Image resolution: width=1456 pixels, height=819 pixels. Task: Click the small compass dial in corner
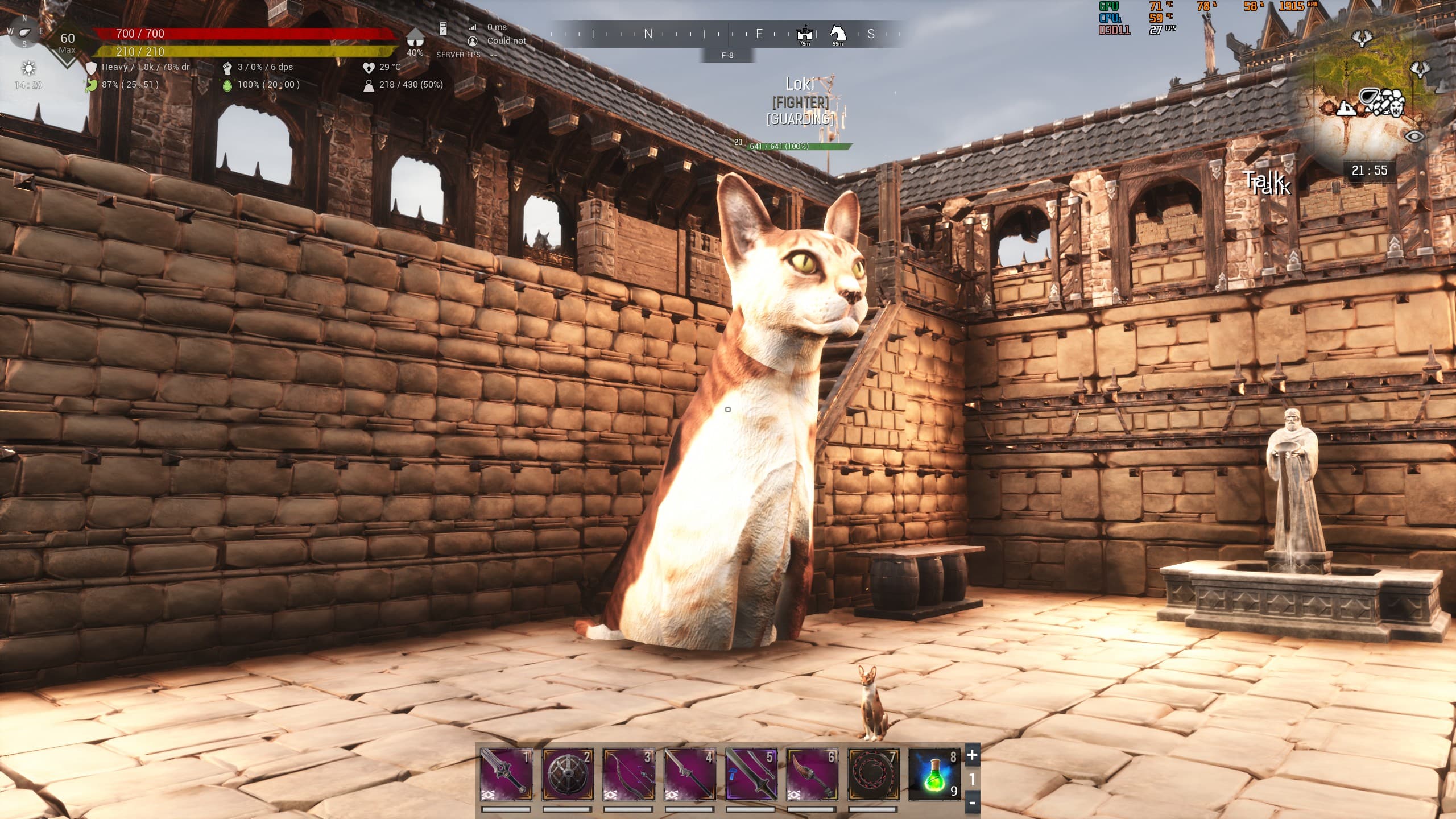coord(24,31)
